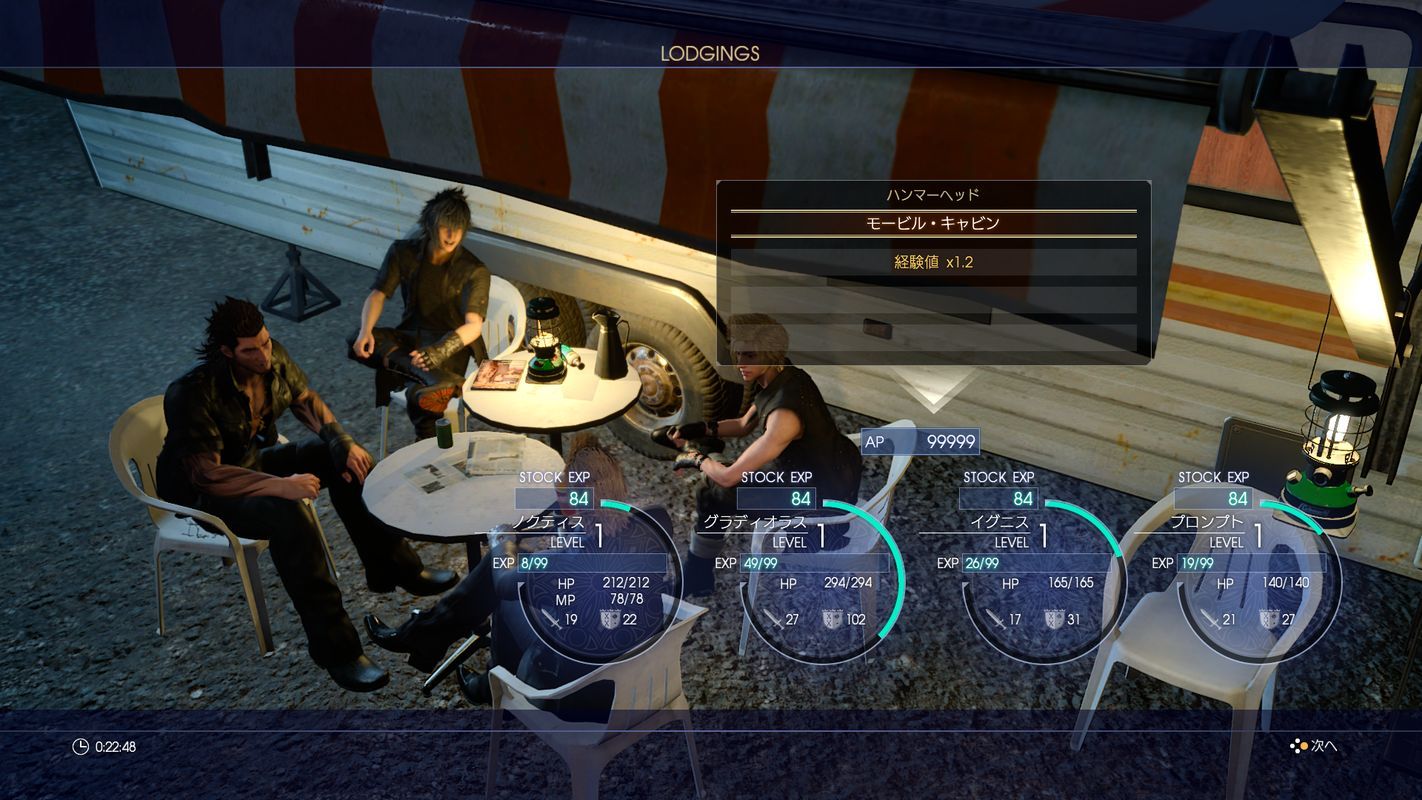This screenshot has height=800, width=1422.
Task: Select the LODGINGS header tab
Action: (x=712, y=54)
